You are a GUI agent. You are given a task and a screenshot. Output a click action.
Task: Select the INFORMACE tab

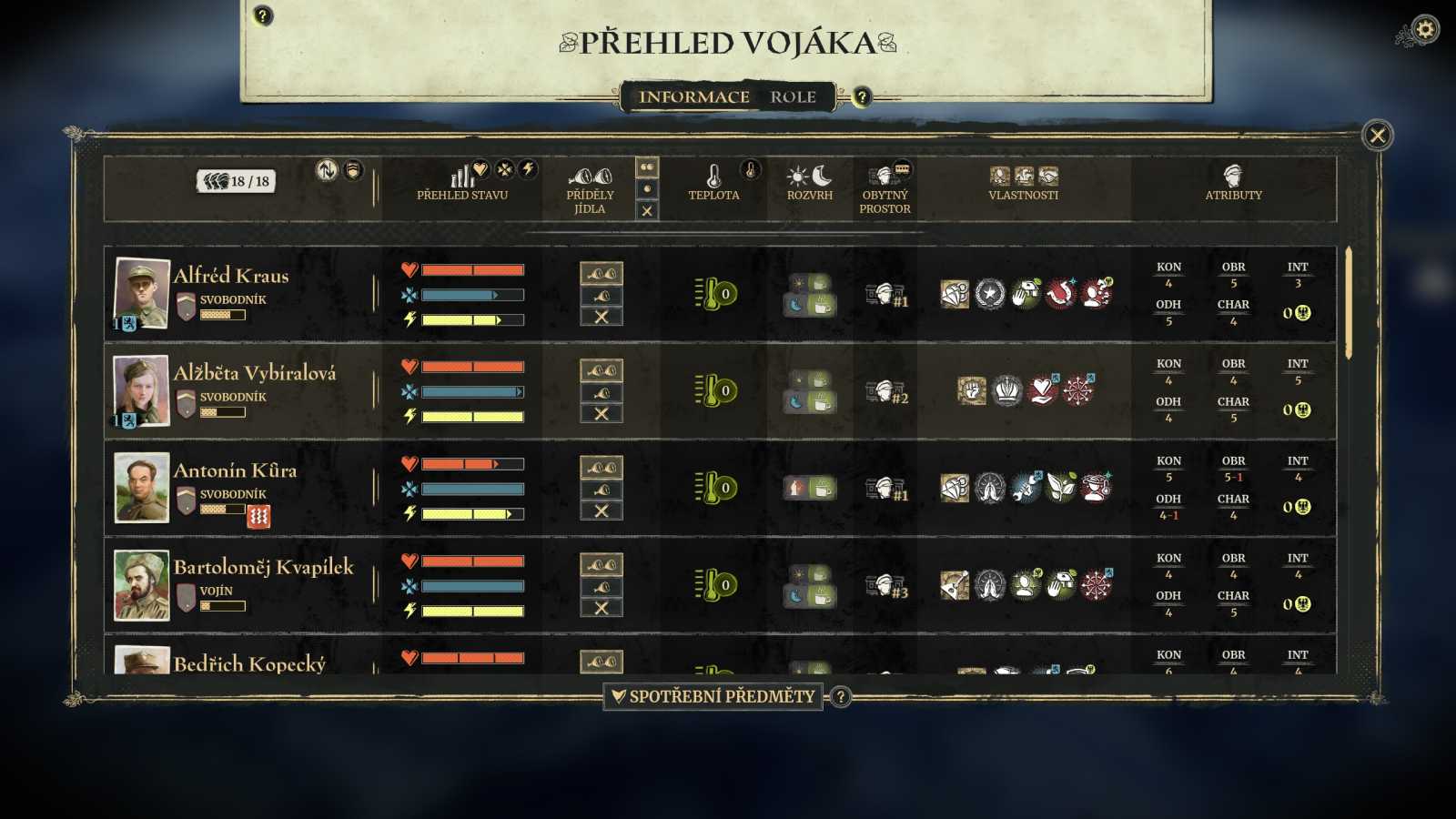696,96
